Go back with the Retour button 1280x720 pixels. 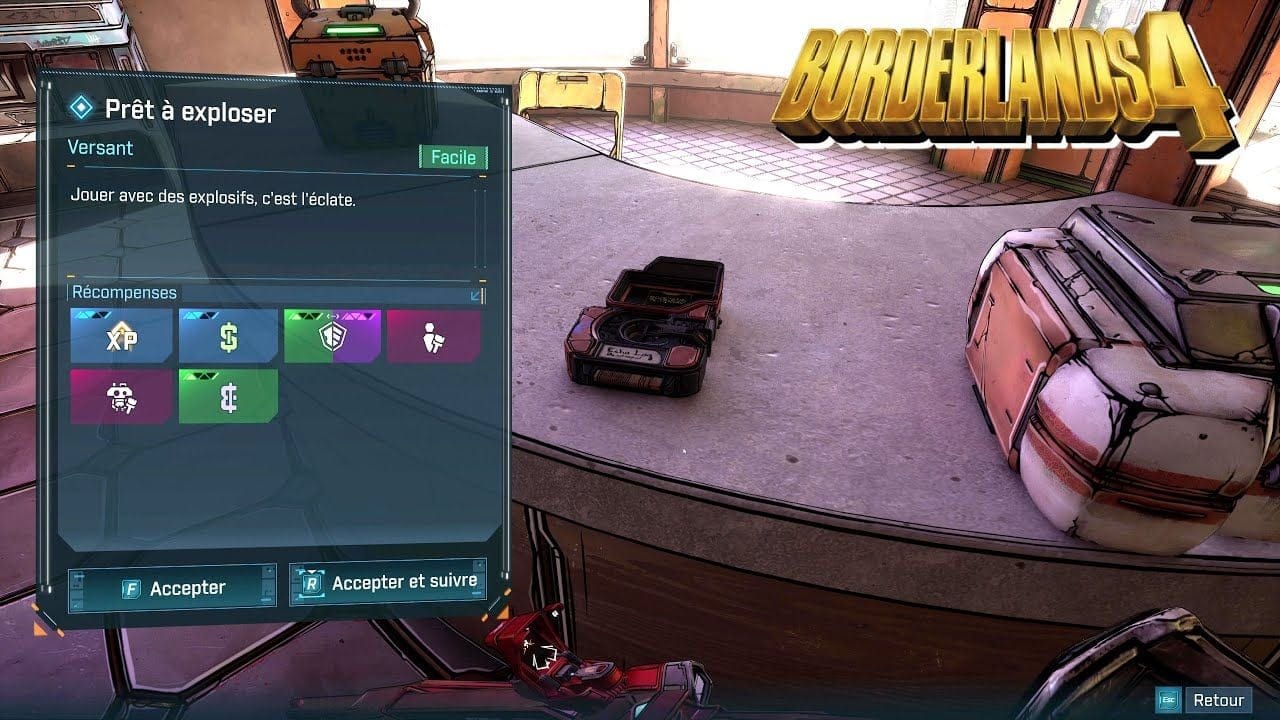click(x=1205, y=700)
